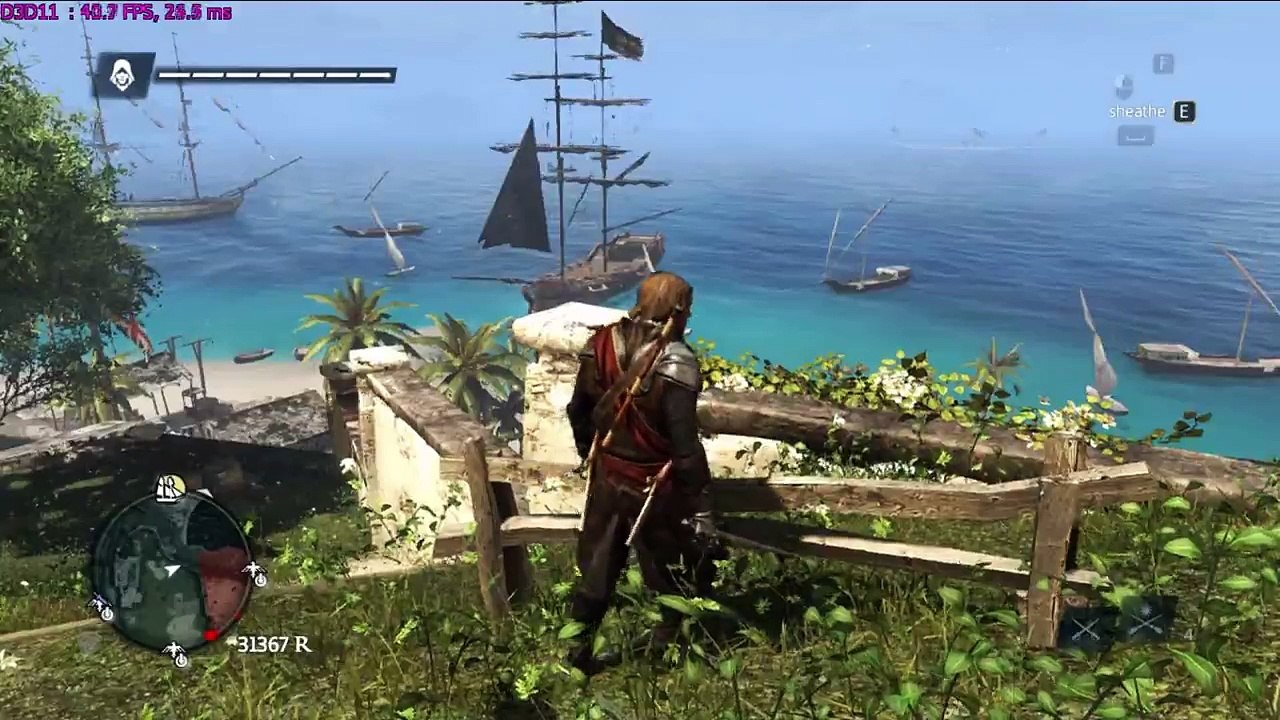Click the circular minimap
Viewport: 1280px width, 720px height.
(172, 572)
